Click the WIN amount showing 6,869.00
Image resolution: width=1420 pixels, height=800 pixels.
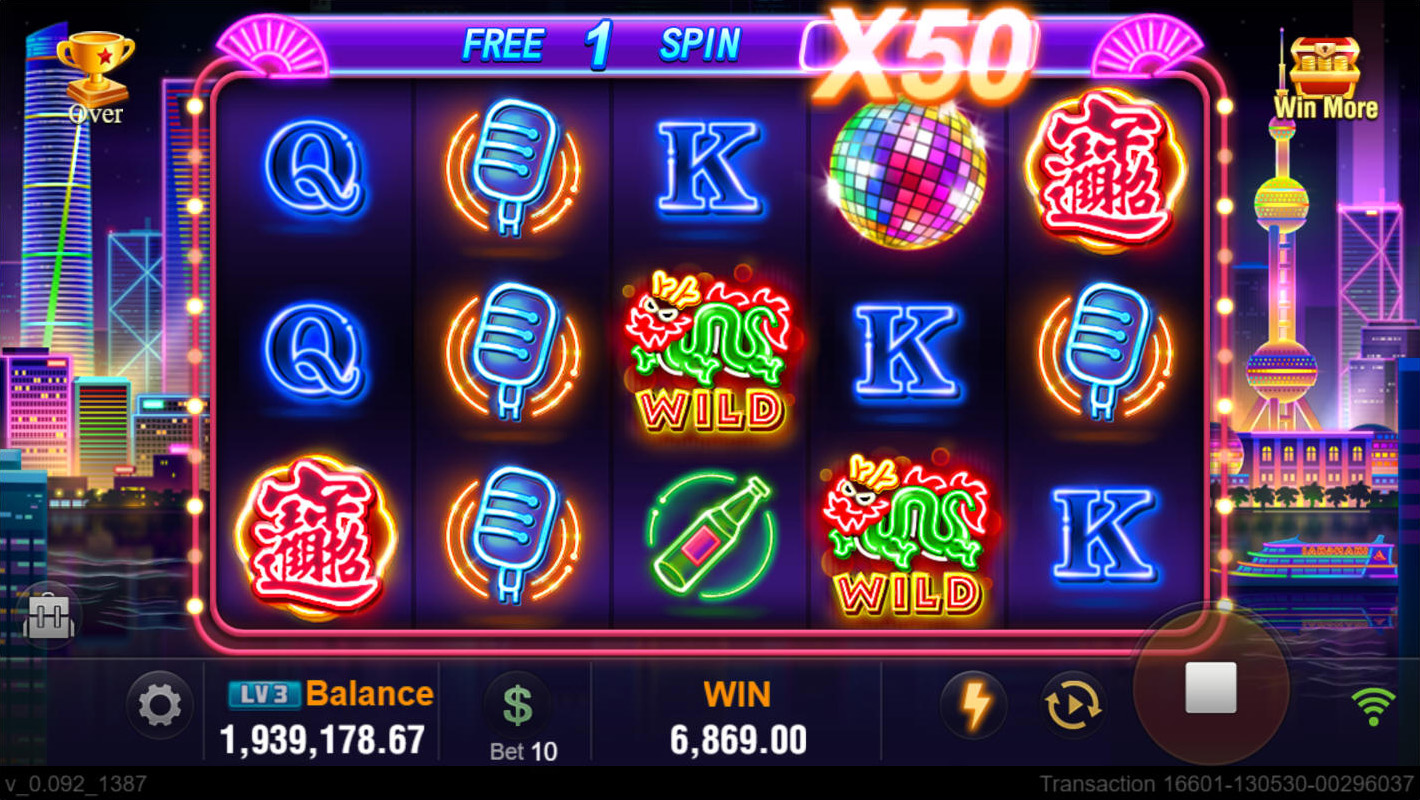click(x=738, y=738)
